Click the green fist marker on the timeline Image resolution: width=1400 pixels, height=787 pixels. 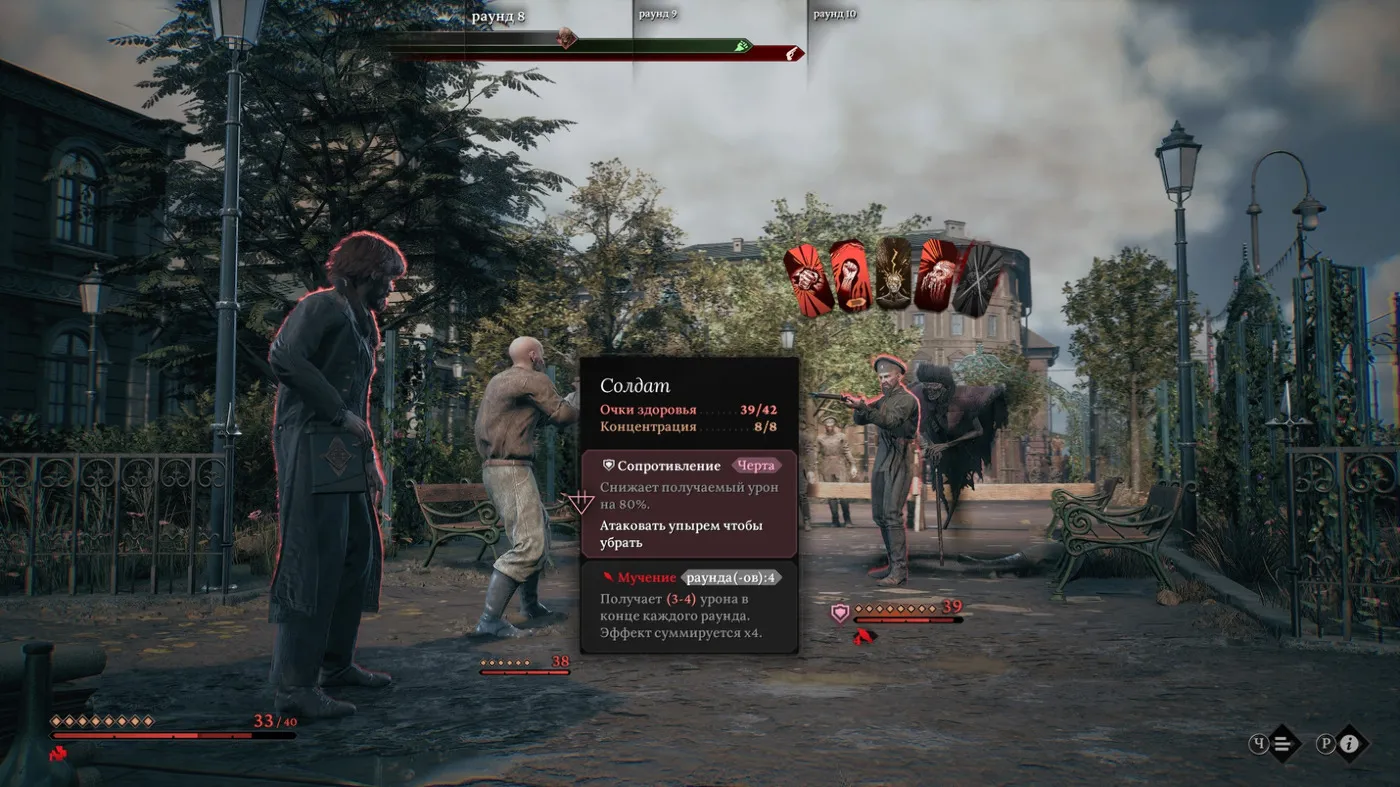pos(741,46)
